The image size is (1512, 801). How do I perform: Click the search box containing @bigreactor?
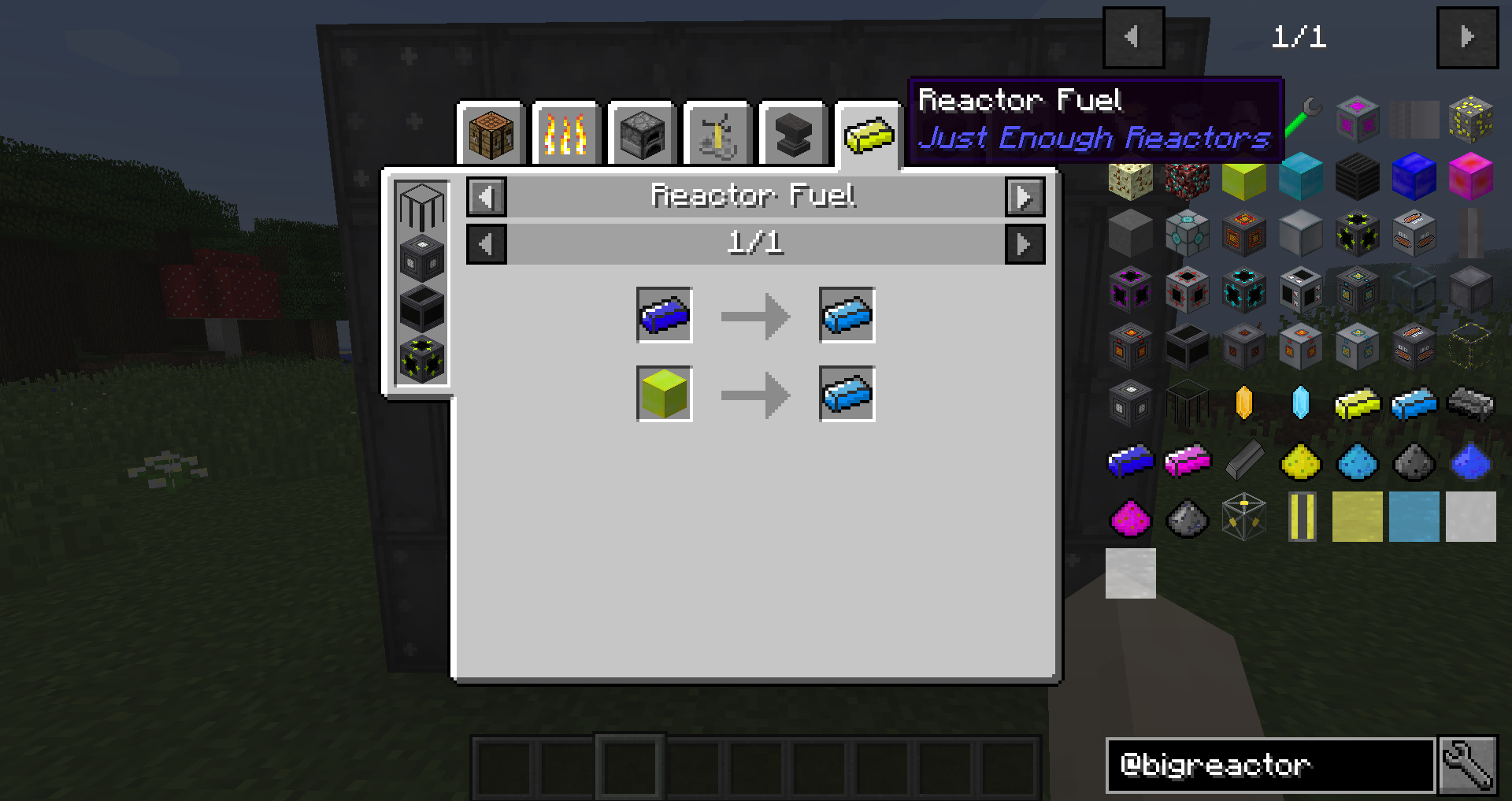[x=1269, y=765]
